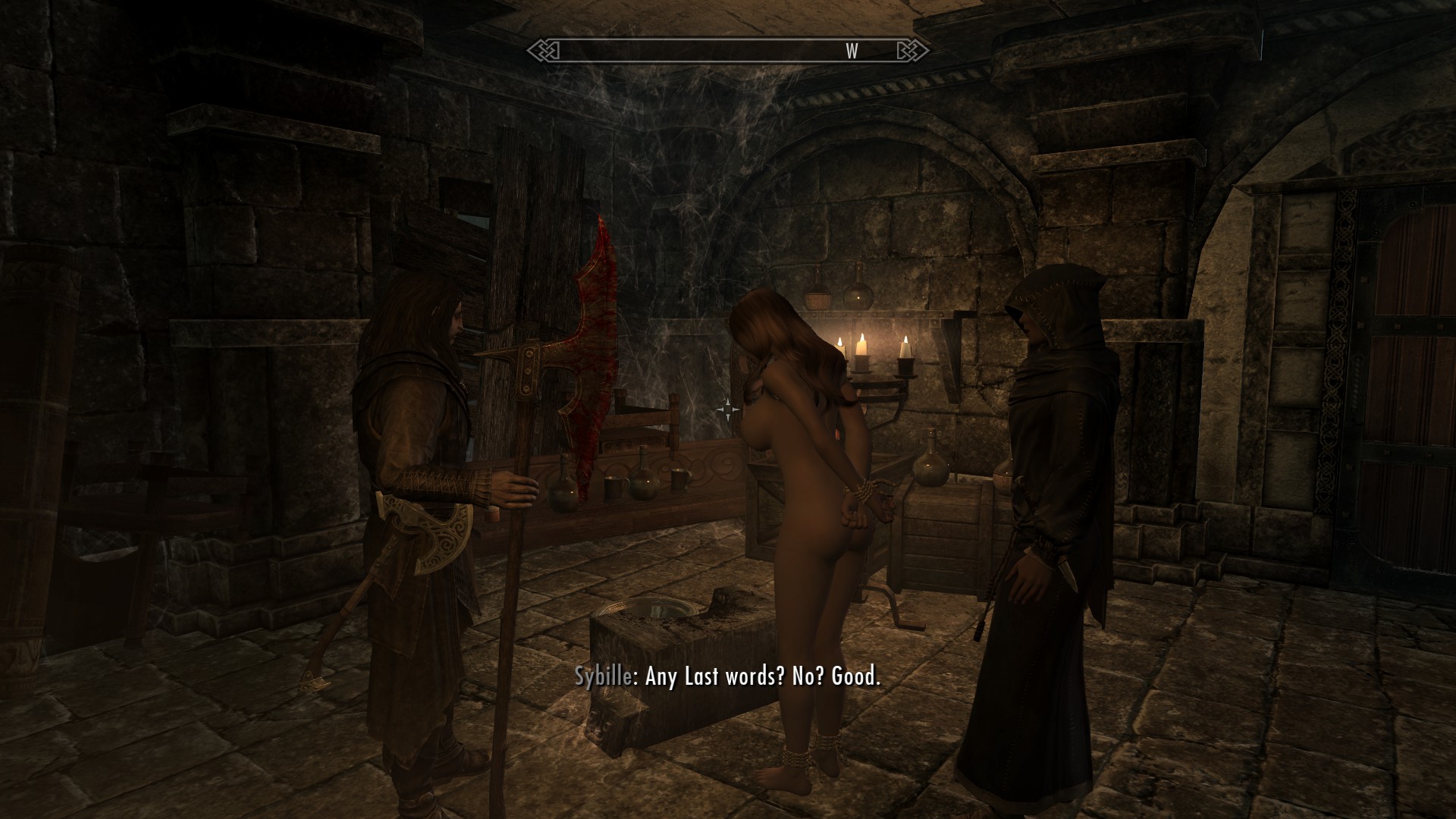Image resolution: width=1456 pixels, height=819 pixels.
Task: Click the potion bottle on the shelf
Action: 857,296
